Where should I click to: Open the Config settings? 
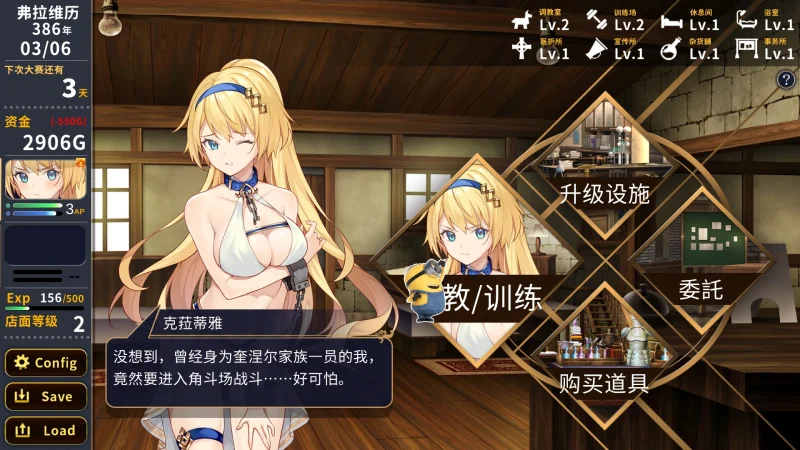click(45, 363)
